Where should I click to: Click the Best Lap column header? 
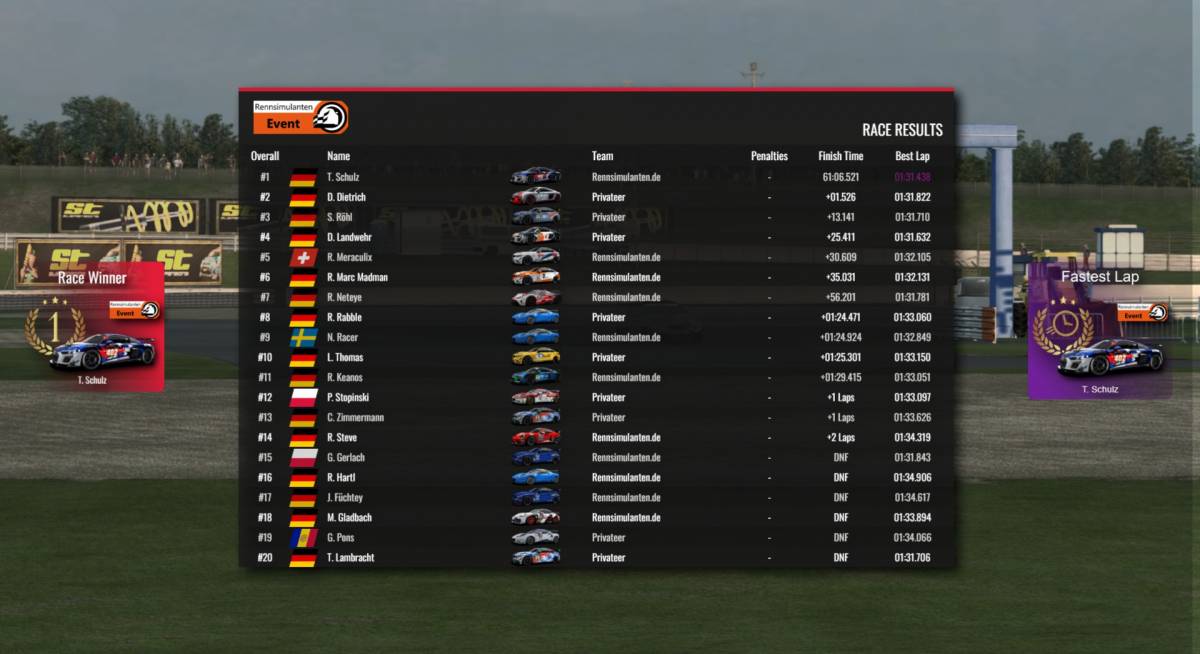(911, 156)
